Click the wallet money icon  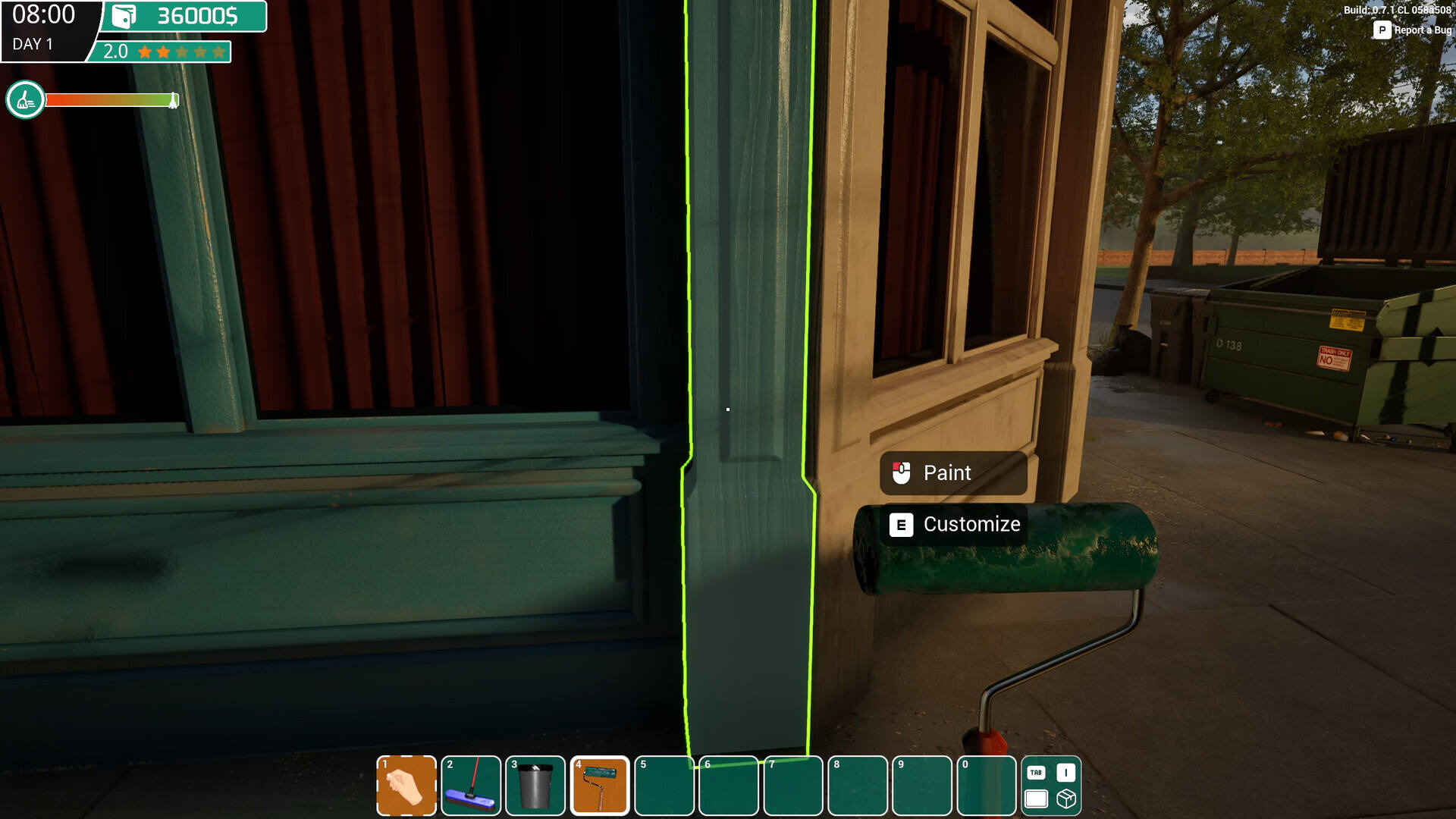tap(124, 16)
